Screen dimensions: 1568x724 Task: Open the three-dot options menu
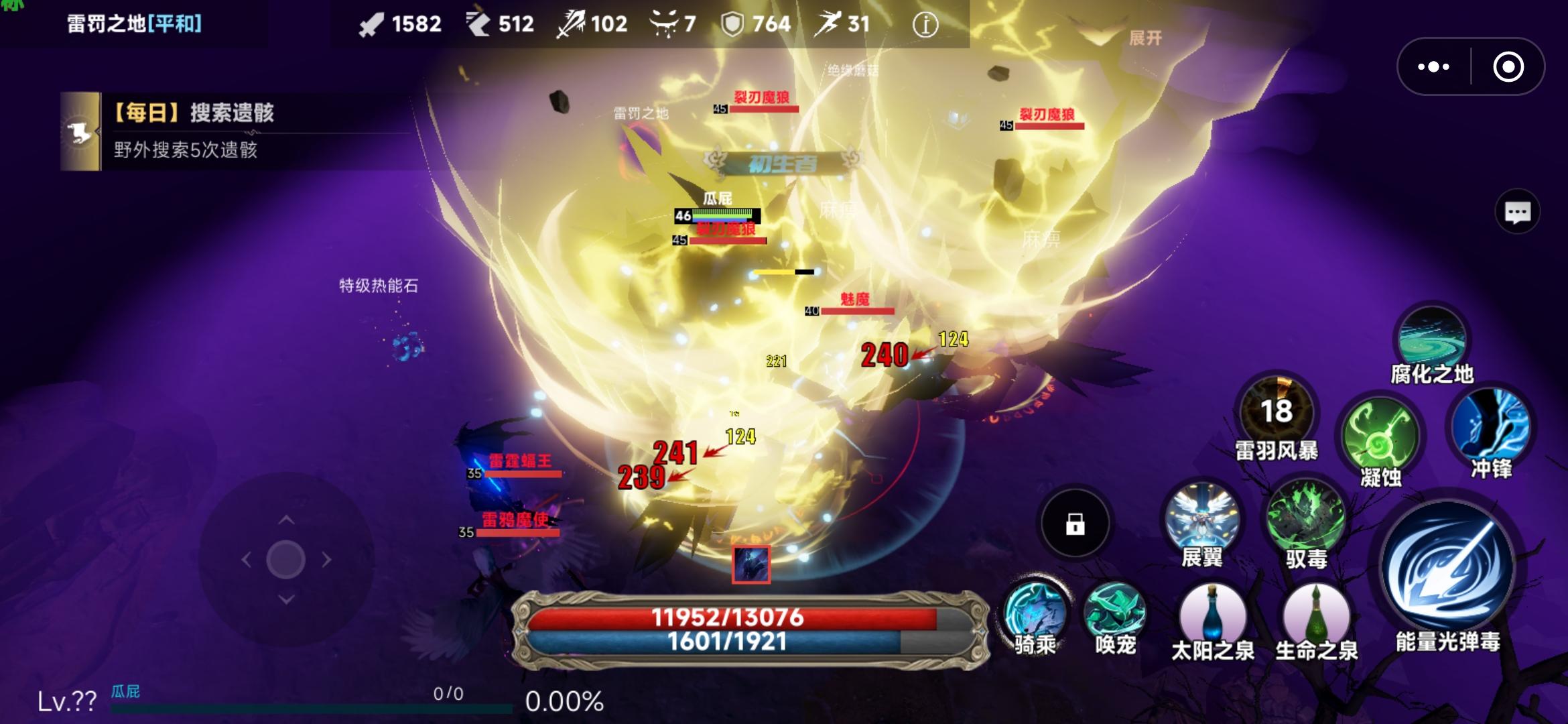(x=1433, y=65)
